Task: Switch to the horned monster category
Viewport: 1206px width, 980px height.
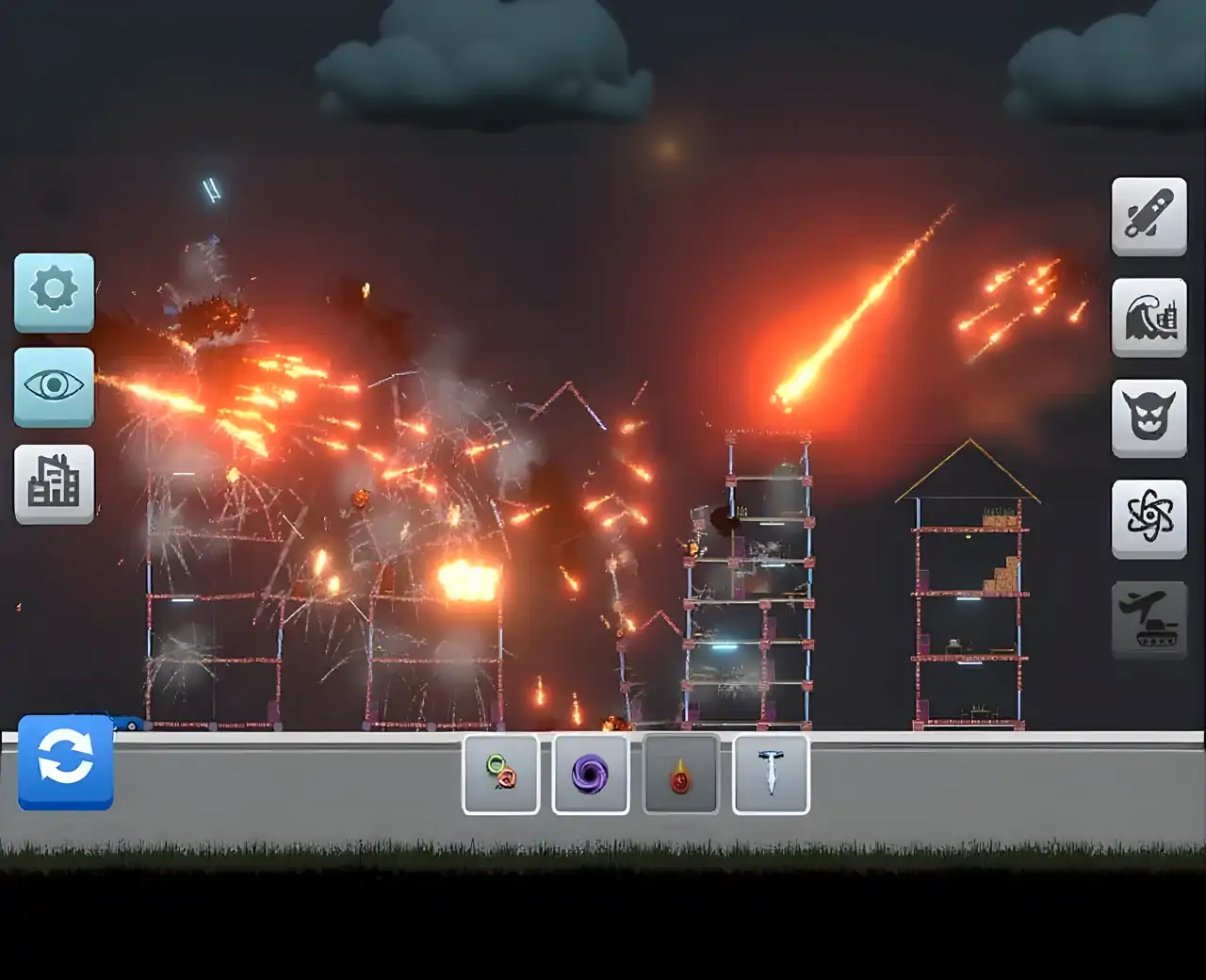Action: point(1149,417)
